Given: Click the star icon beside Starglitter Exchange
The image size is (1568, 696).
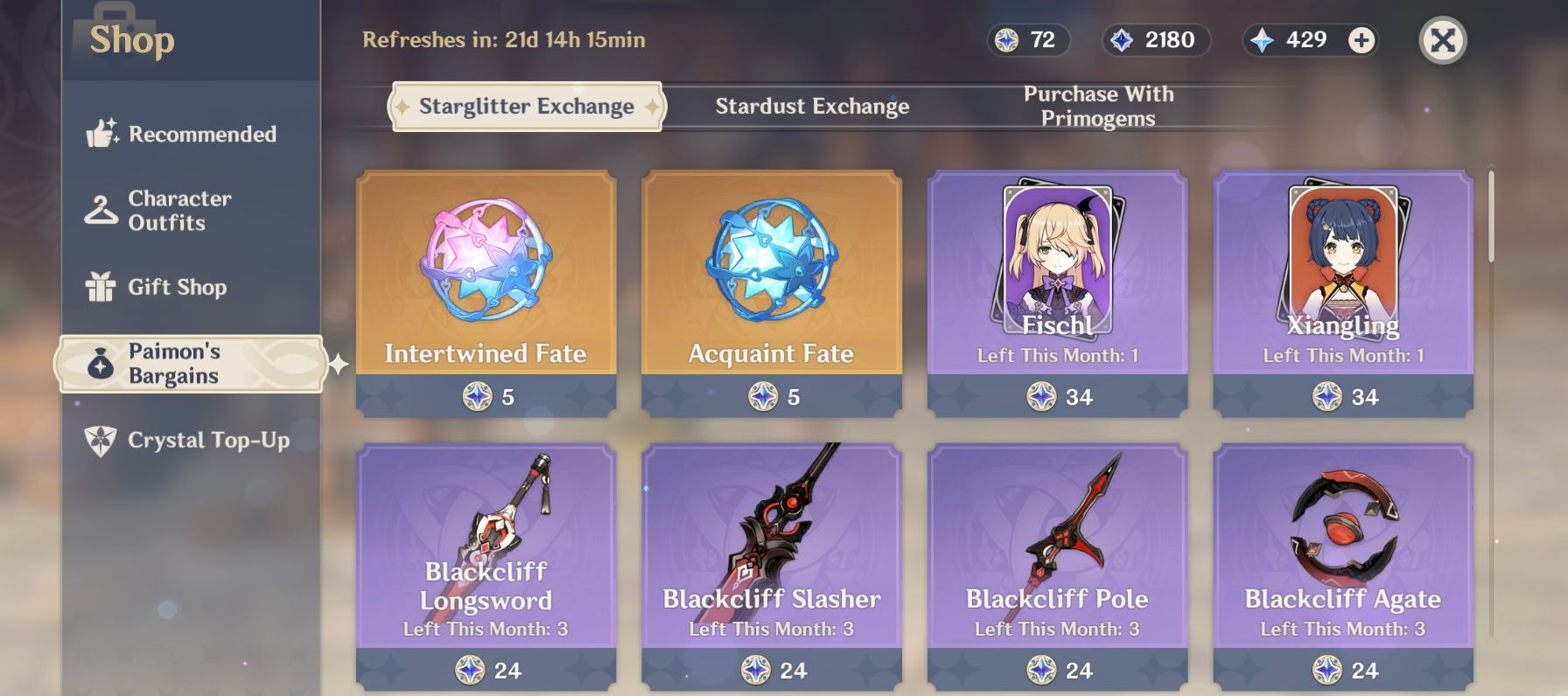Looking at the screenshot, I should pos(402,106).
